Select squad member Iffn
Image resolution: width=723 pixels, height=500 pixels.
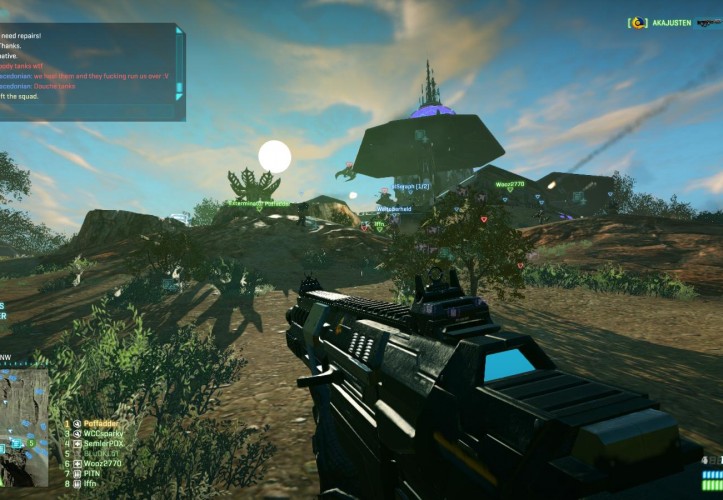pyautogui.click(x=91, y=484)
